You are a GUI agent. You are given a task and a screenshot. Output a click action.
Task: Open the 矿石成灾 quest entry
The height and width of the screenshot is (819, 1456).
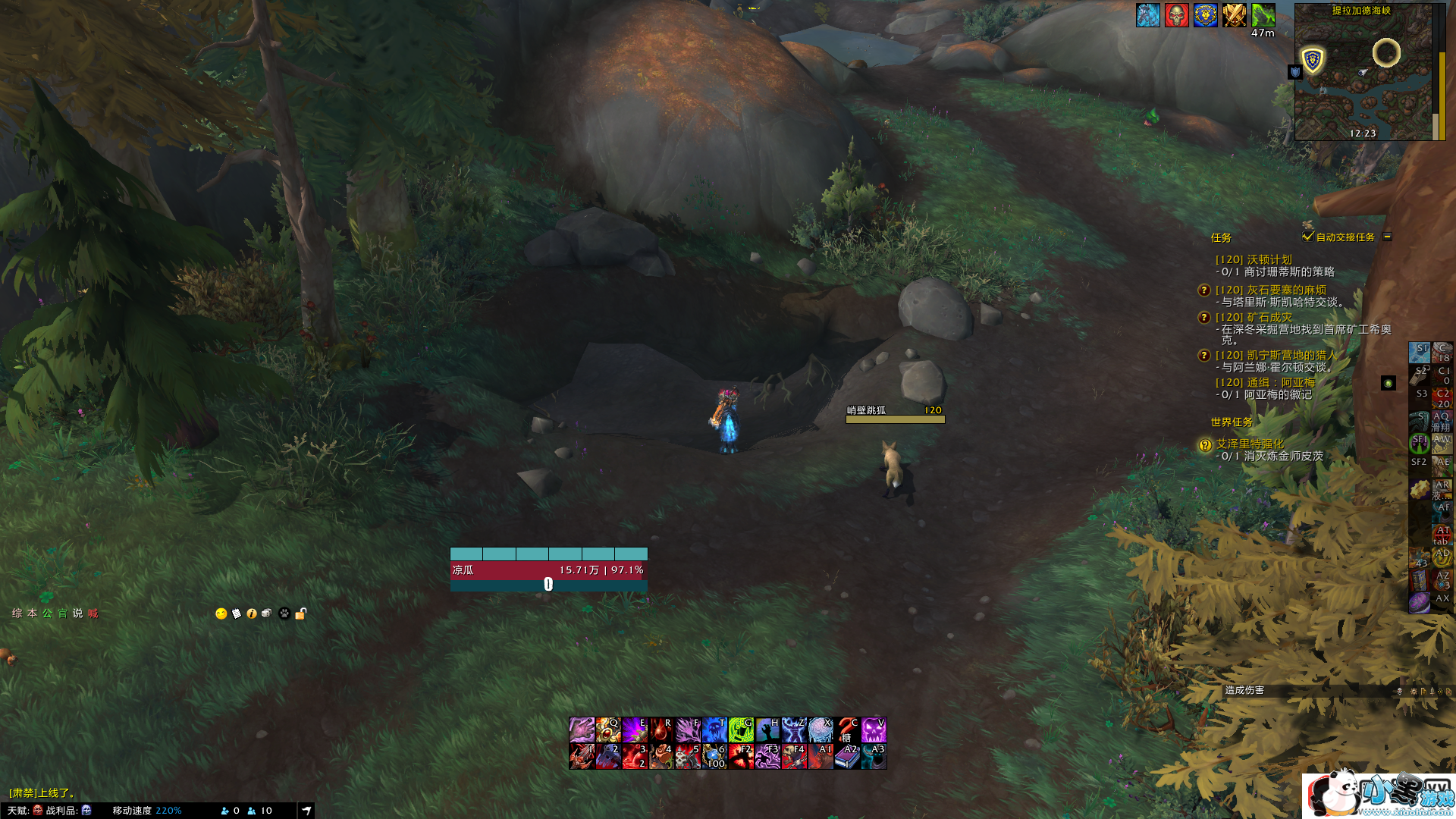coord(1253,317)
